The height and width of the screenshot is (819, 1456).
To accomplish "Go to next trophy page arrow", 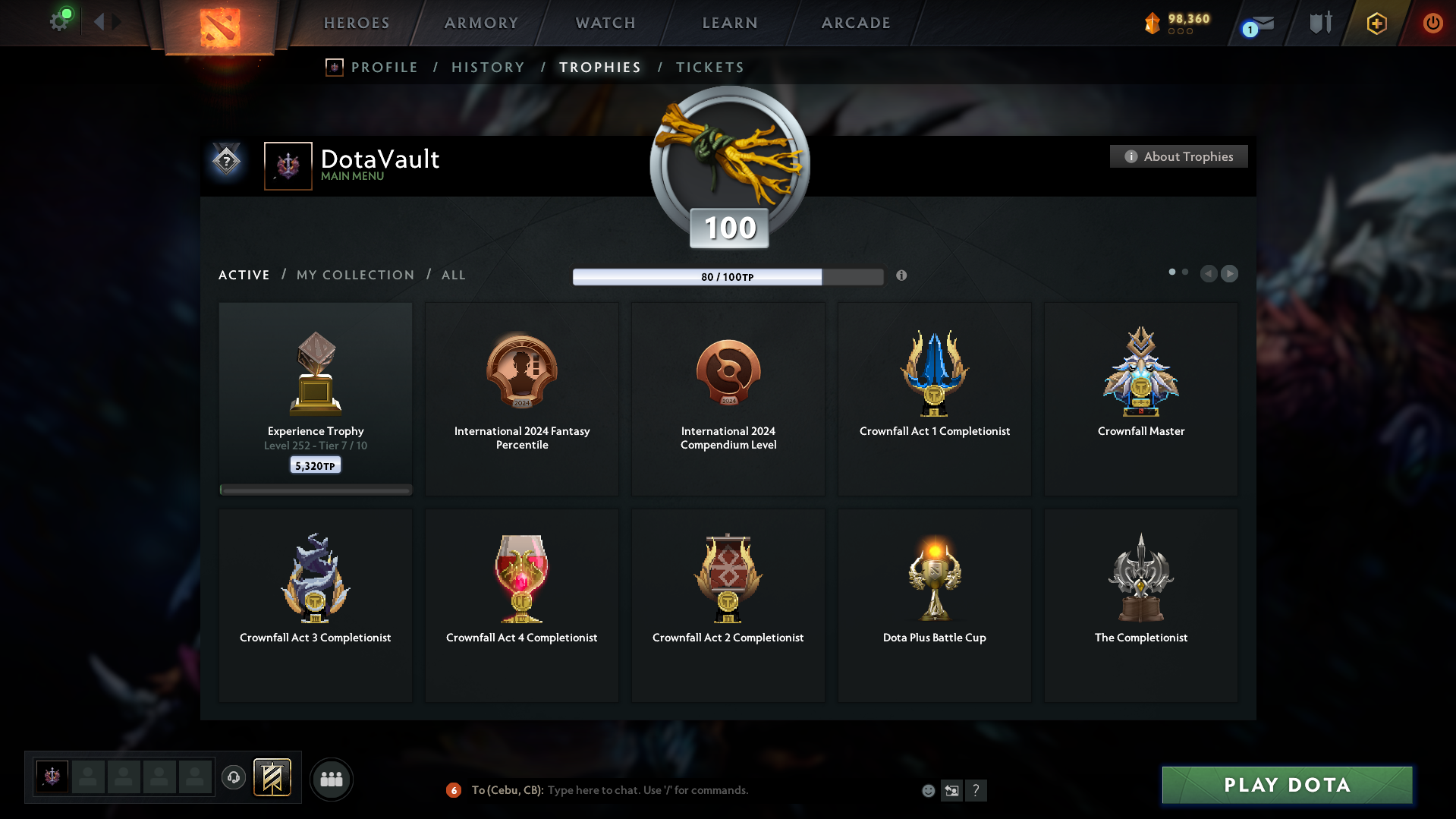I will (x=1229, y=273).
